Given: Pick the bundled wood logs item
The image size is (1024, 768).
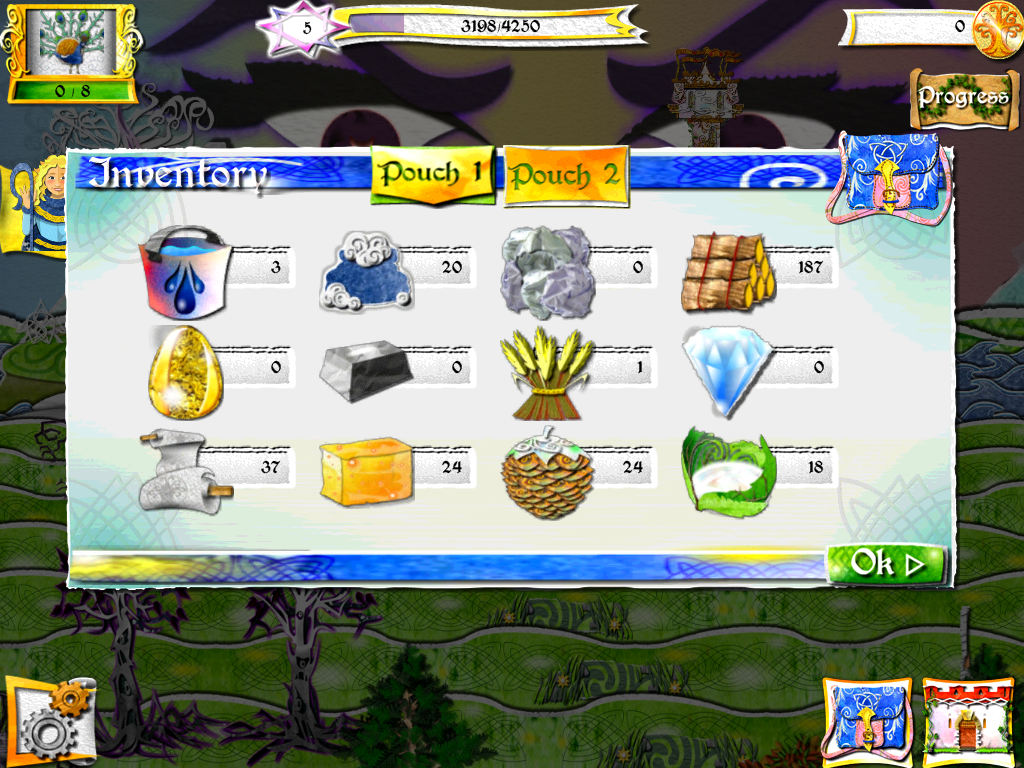Looking at the screenshot, I should point(727,270).
